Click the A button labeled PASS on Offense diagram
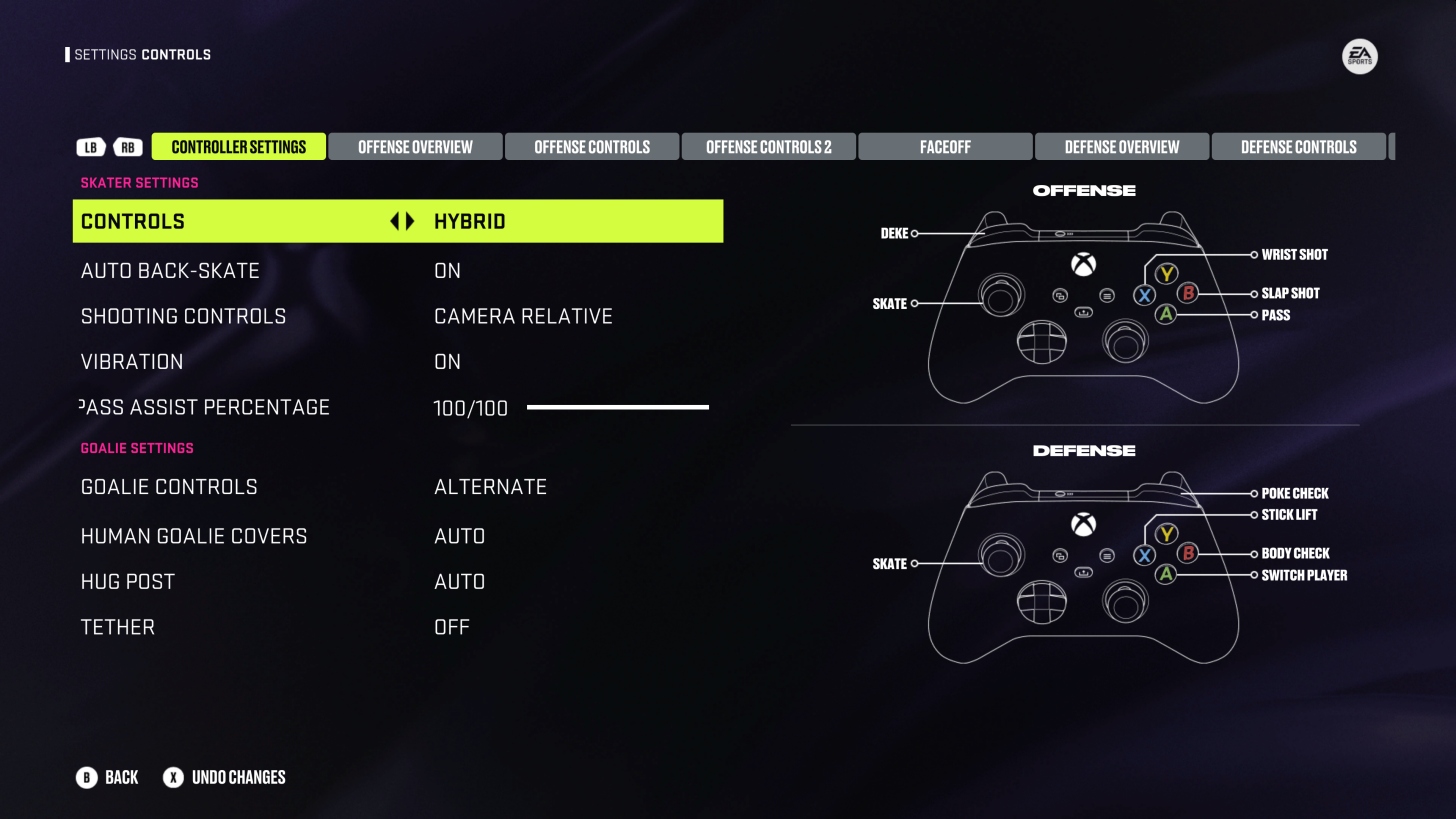The image size is (1456, 819). 1165,315
